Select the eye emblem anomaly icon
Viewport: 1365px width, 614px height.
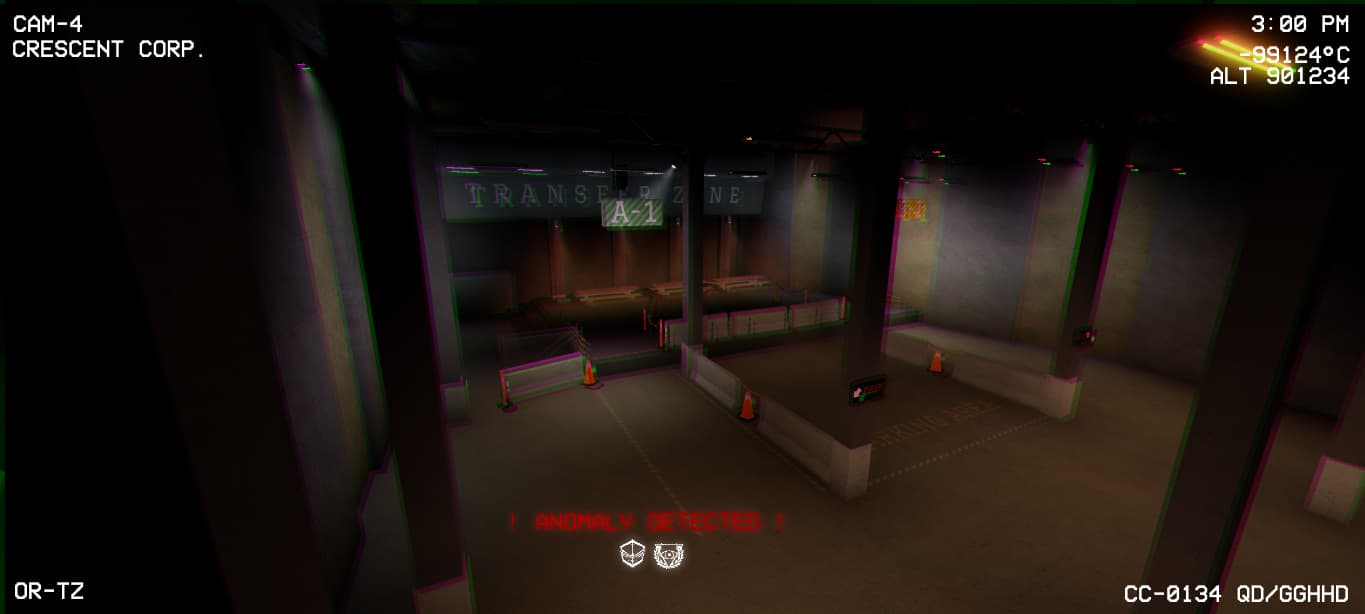tap(668, 555)
